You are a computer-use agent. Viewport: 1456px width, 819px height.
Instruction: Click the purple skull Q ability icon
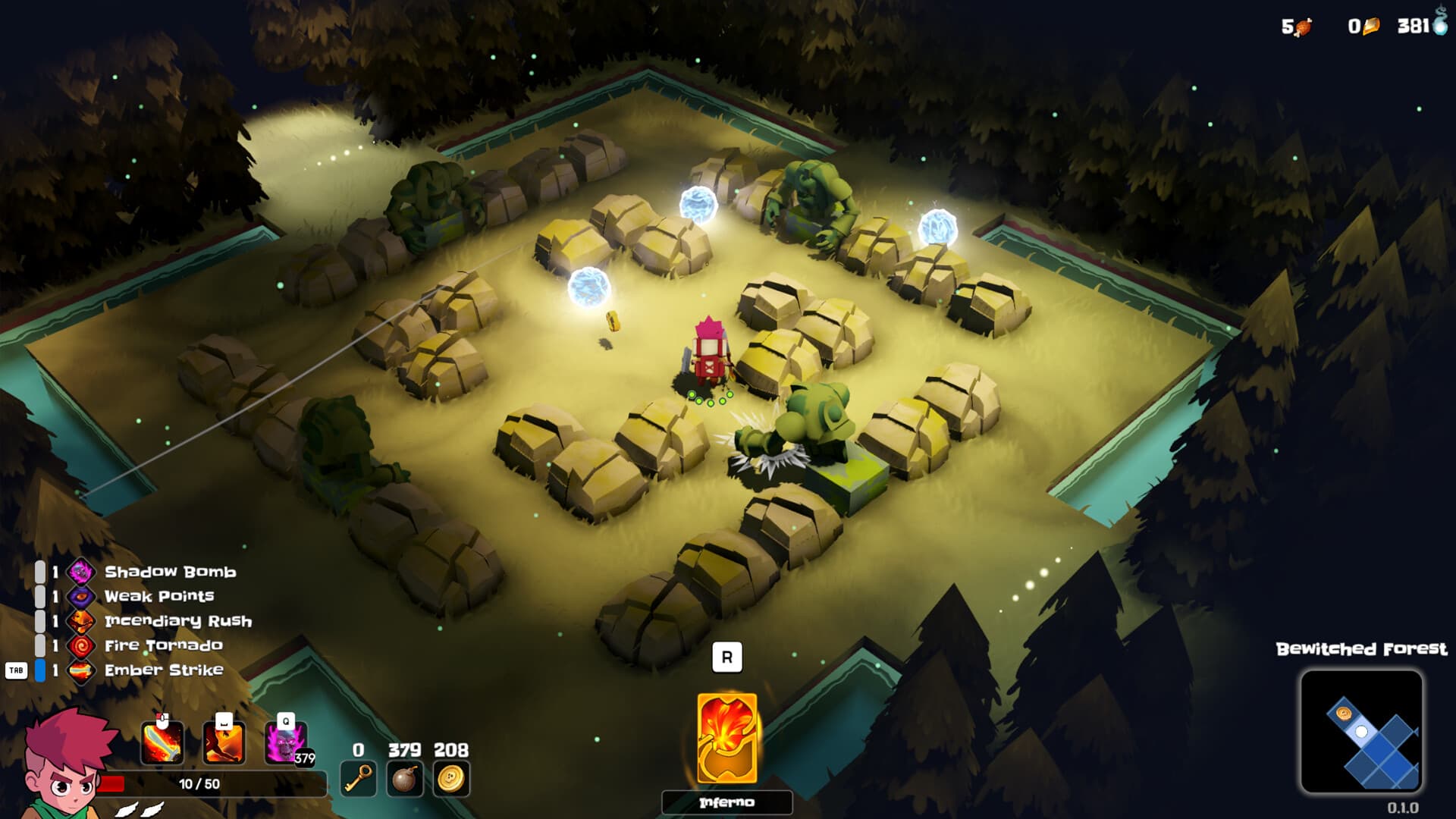point(284,745)
